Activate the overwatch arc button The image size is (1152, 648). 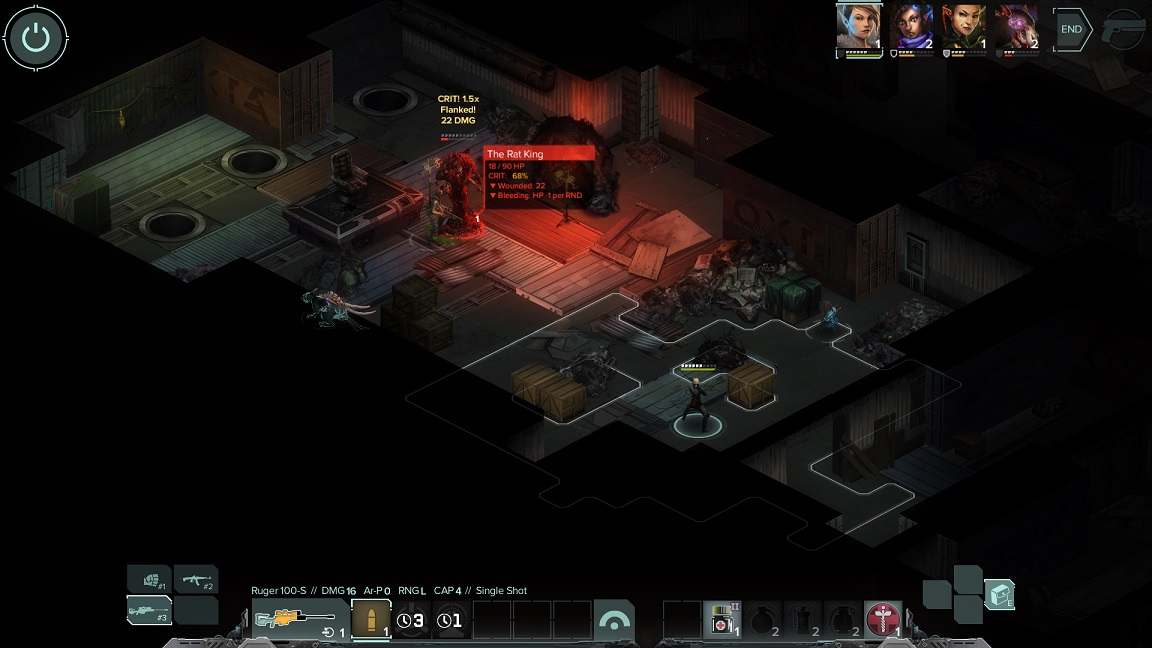[x=613, y=620]
